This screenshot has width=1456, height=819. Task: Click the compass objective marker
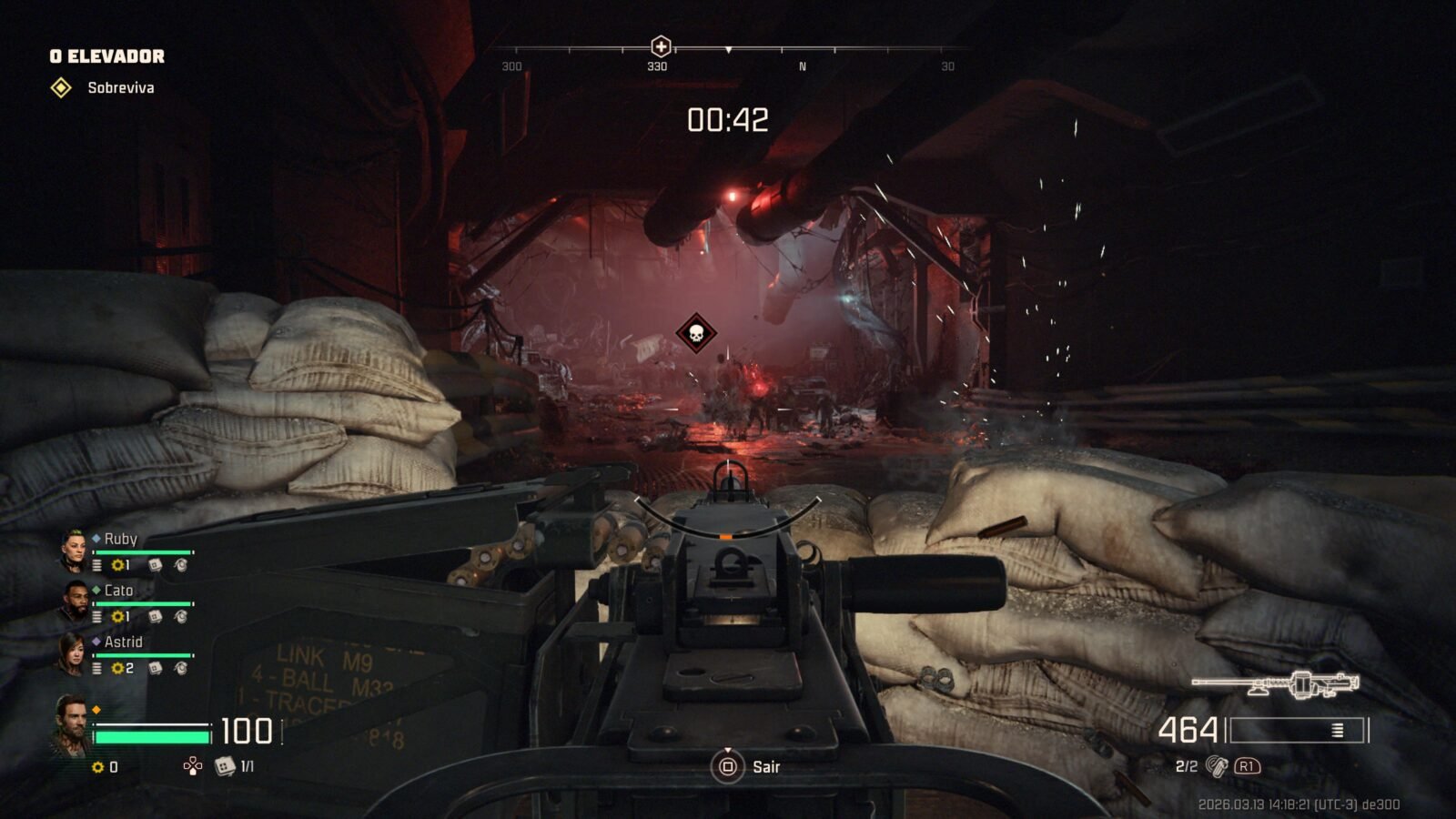coord(661,46)
